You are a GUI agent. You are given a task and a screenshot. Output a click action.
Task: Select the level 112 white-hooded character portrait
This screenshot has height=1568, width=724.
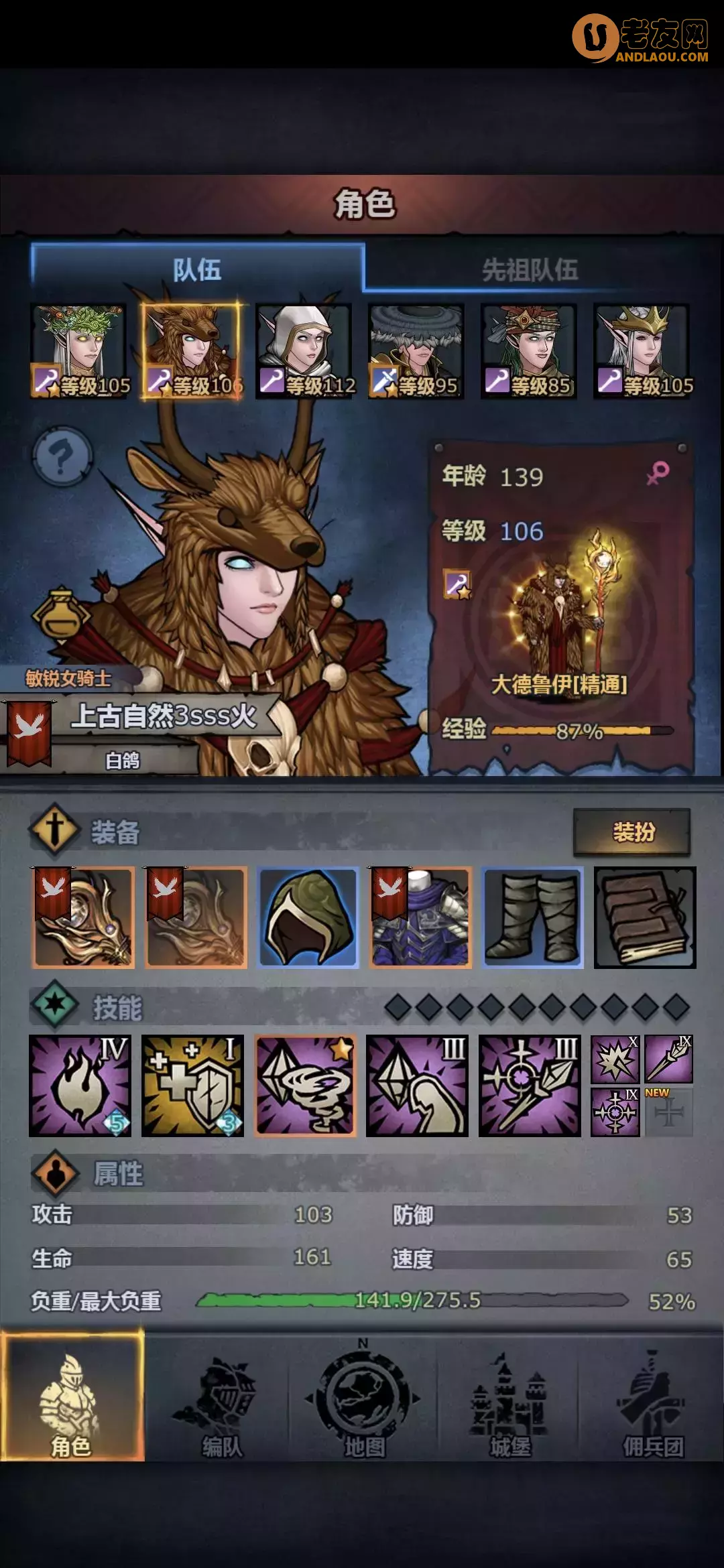click(x=305, y=351)
